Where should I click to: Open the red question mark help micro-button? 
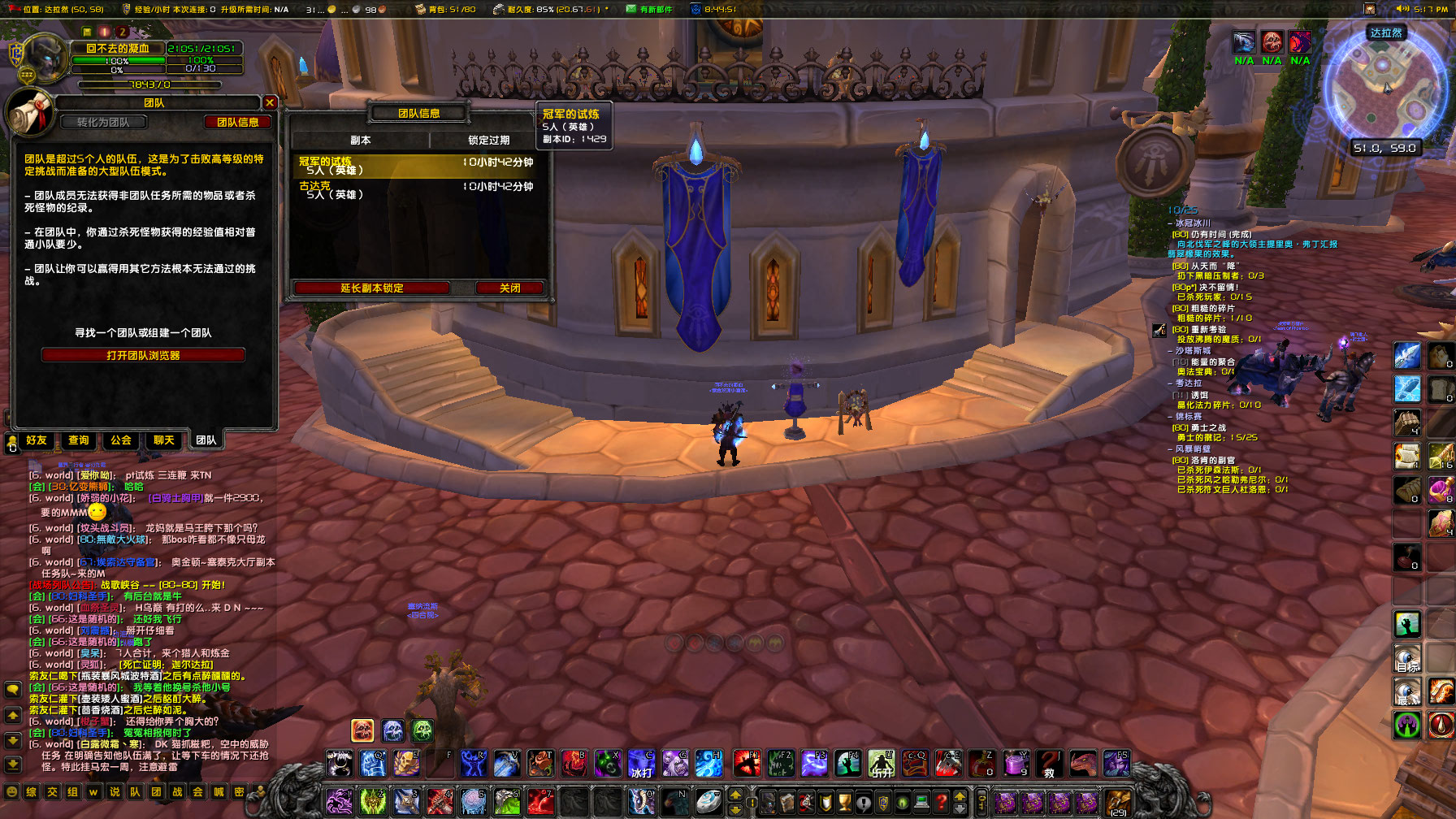click(x=941, y=802)
